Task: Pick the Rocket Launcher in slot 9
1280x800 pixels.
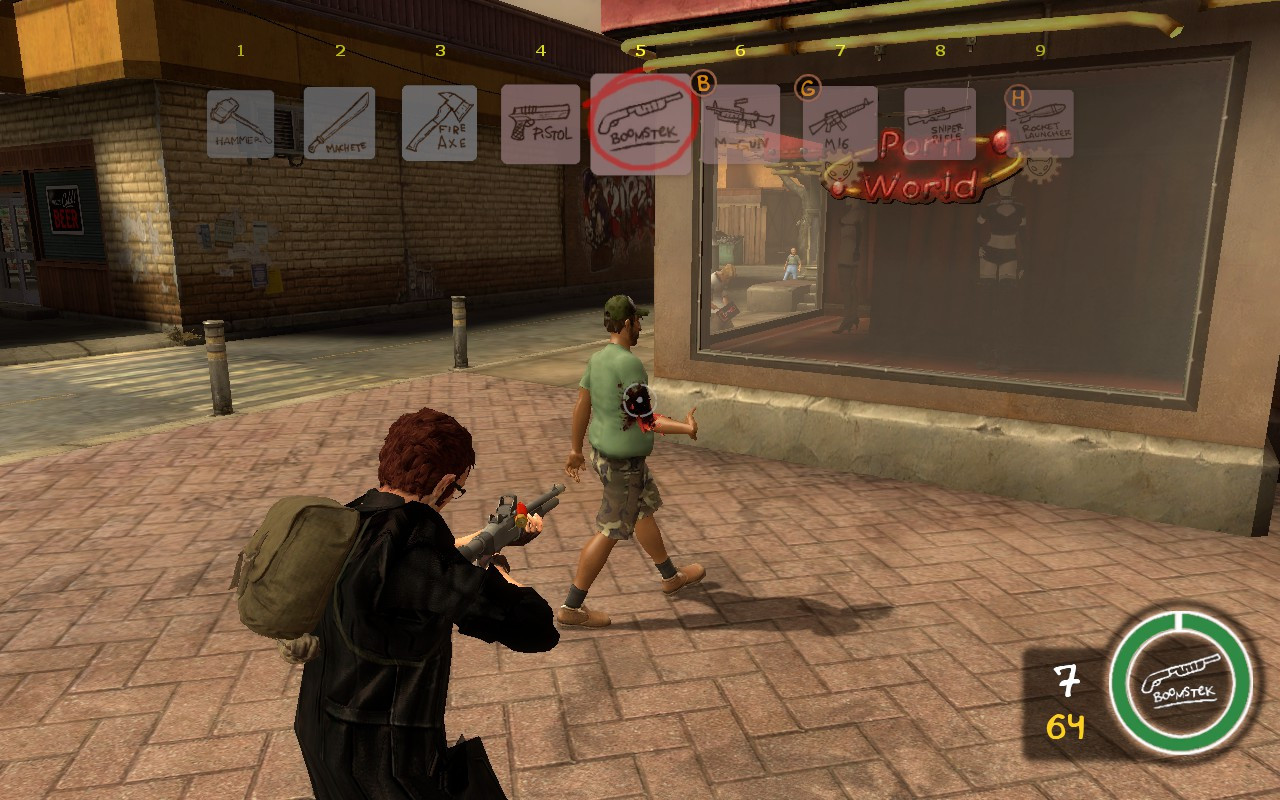Action: point(1040,121)
